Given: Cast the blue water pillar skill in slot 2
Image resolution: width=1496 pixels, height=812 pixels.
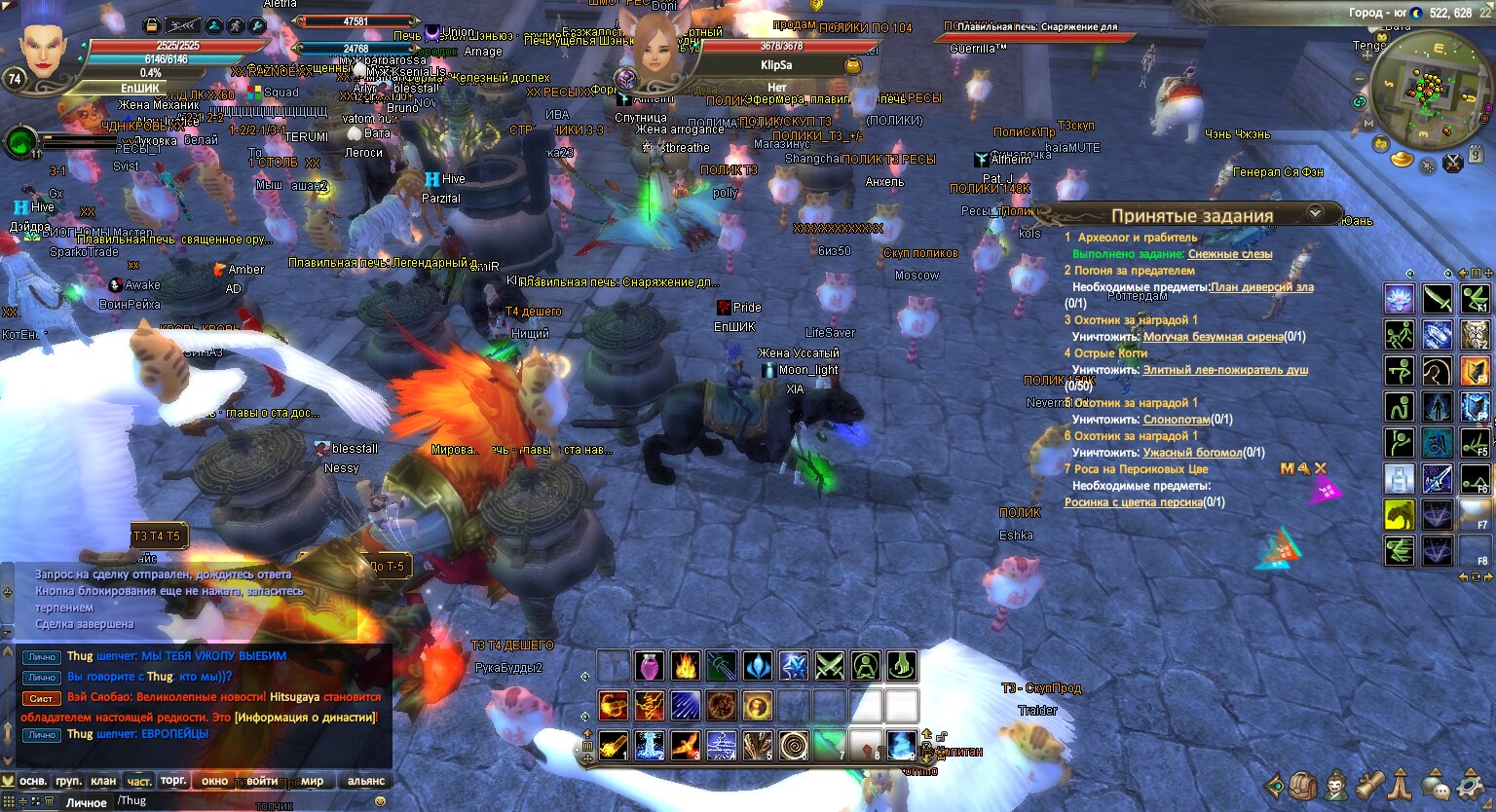Looking at the screenshot, I should (x=650, y=746).
